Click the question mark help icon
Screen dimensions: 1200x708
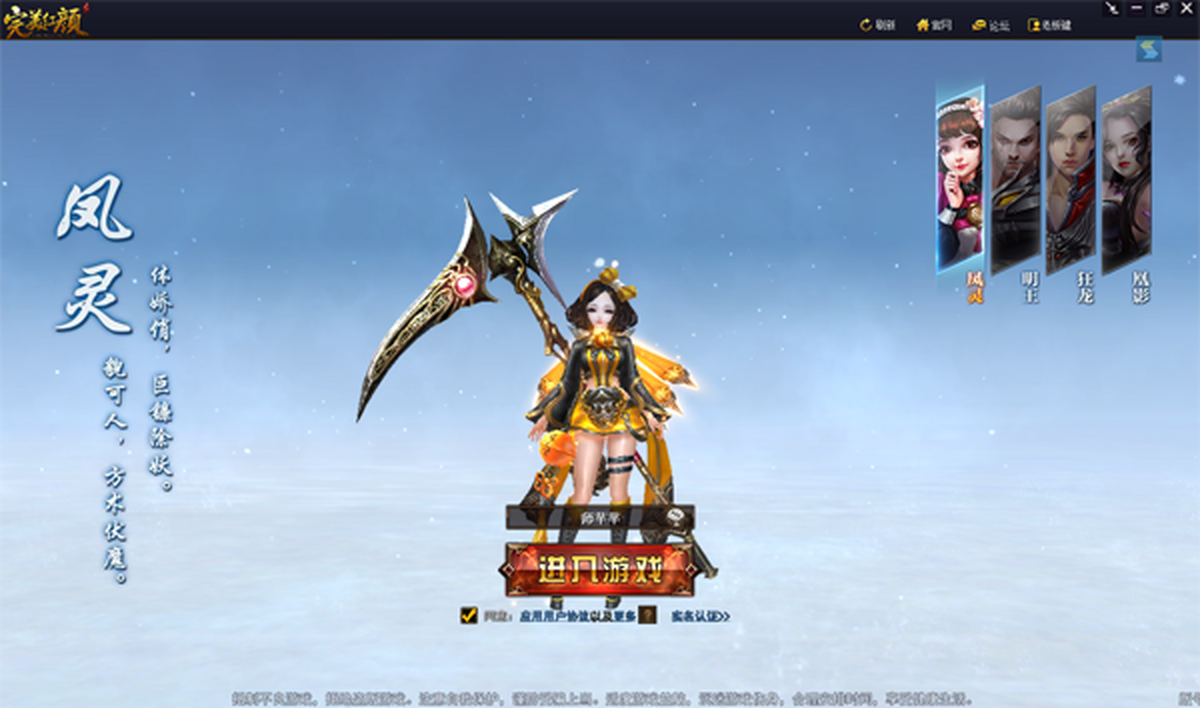pyautogui.click(x=648, y=616)
